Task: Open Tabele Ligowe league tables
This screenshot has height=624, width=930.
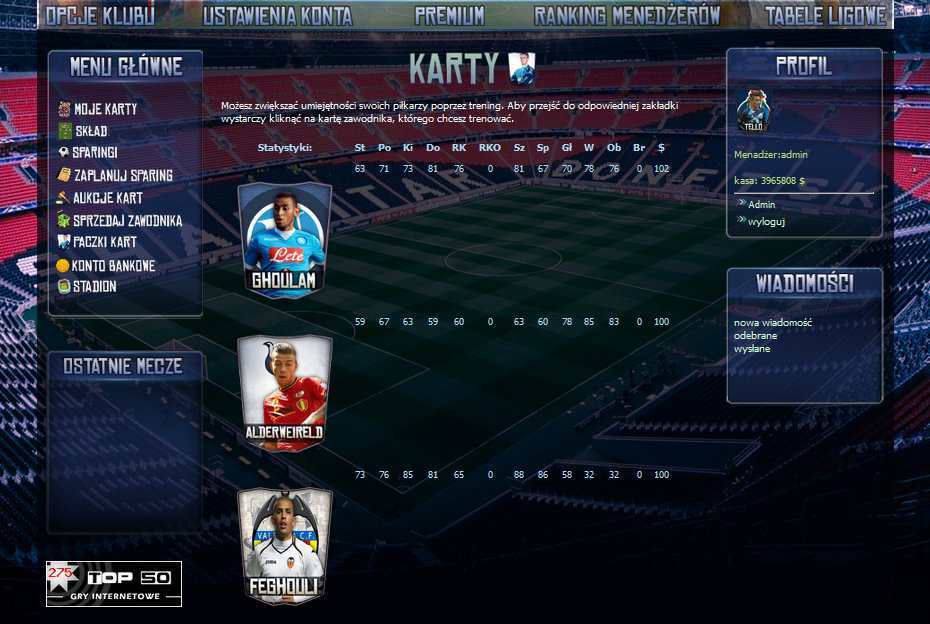Action: point(825,15)
